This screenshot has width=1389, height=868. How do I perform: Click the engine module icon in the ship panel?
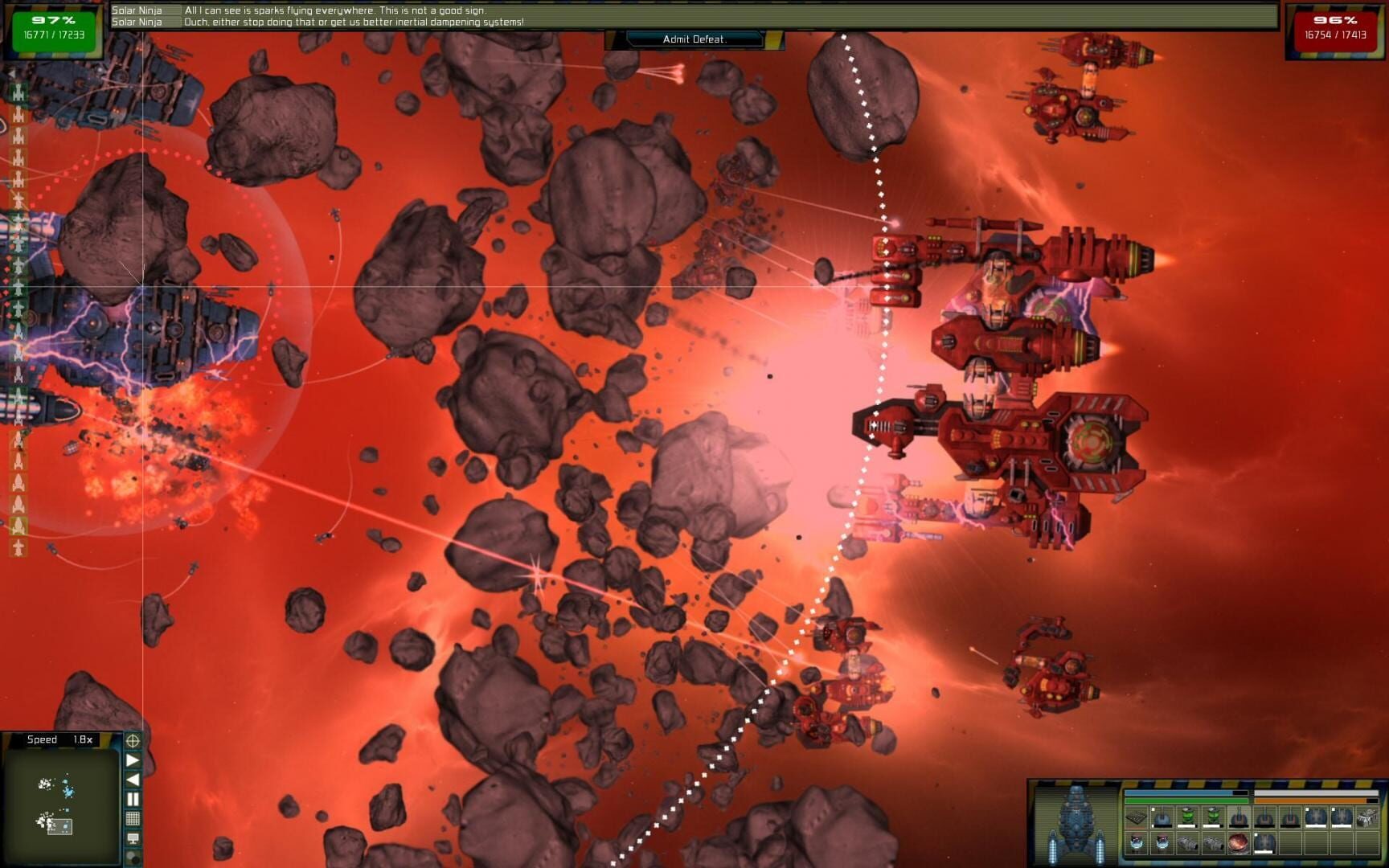[1188, 844]
